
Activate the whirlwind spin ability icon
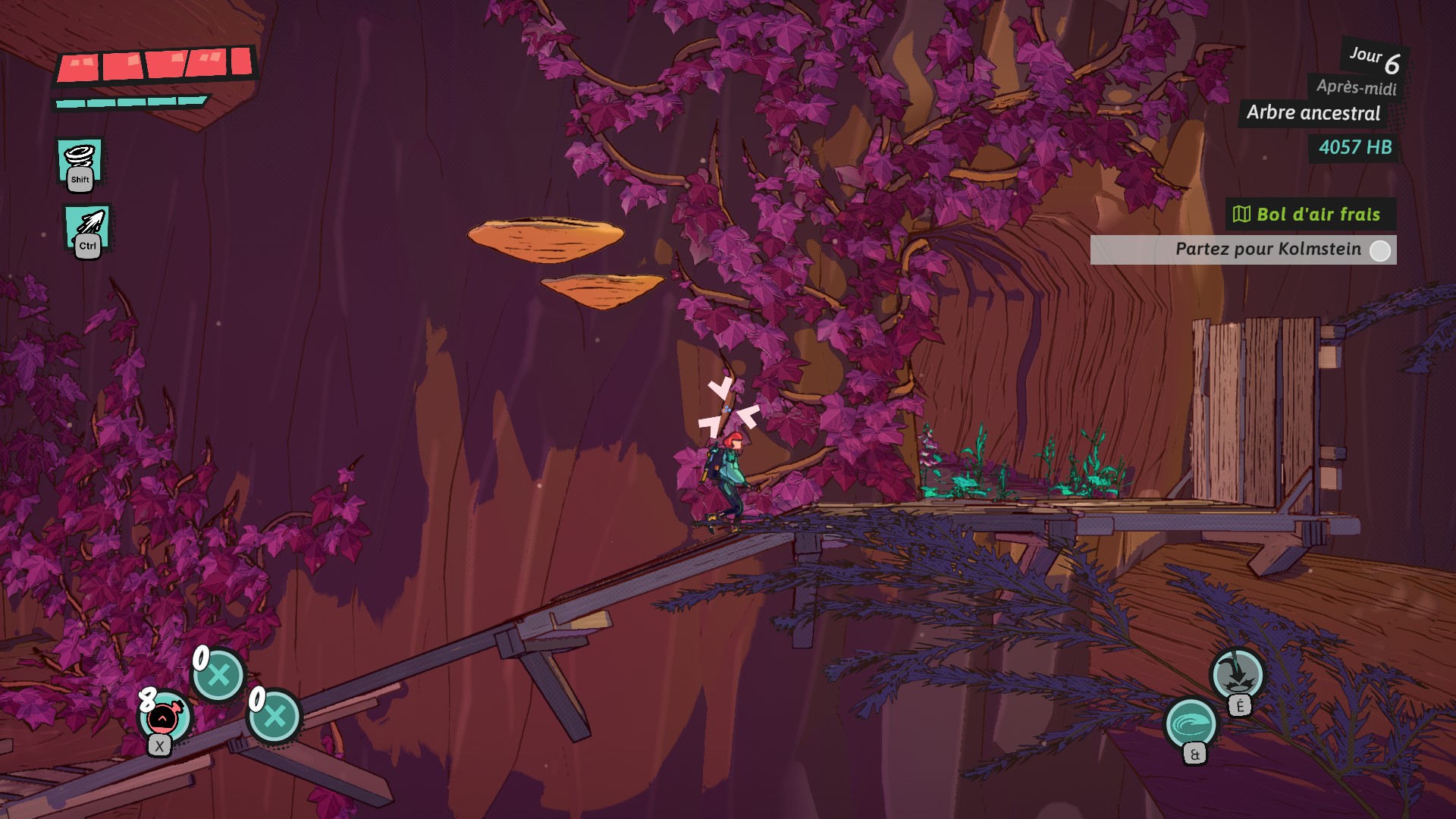pos(80,161)
